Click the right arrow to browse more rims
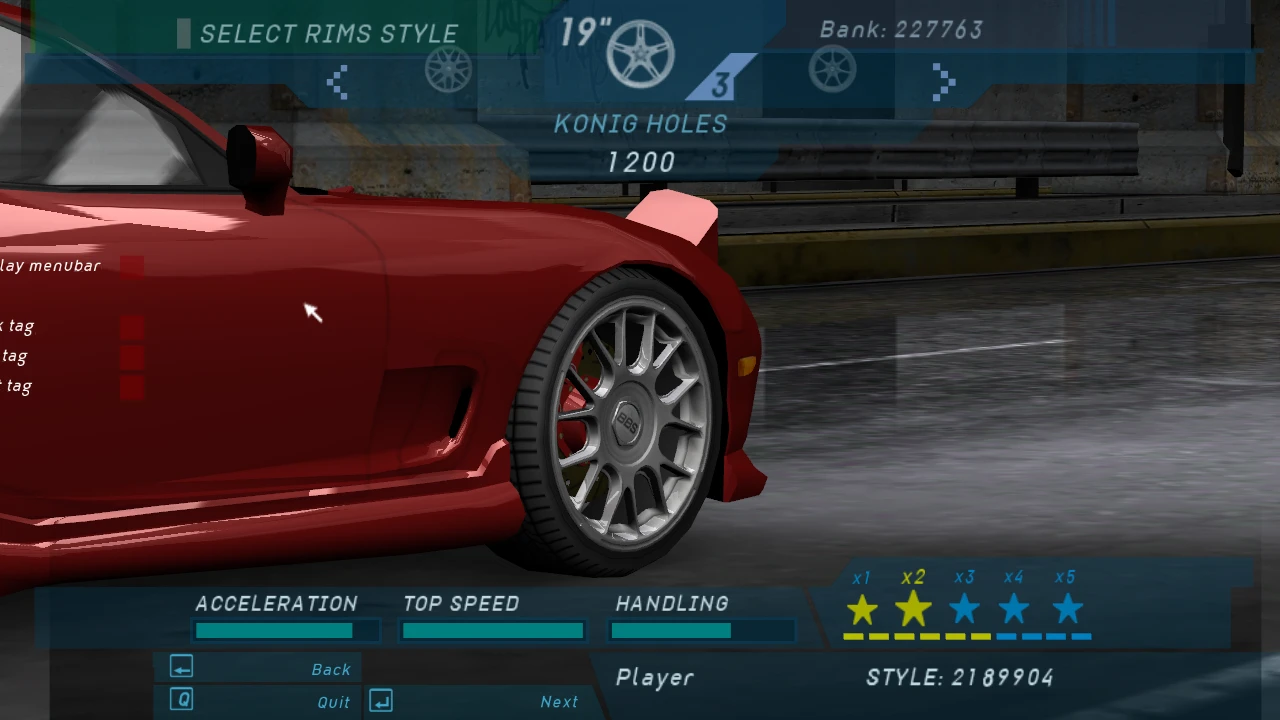The image size is (1280, 720). click(943, 82)
